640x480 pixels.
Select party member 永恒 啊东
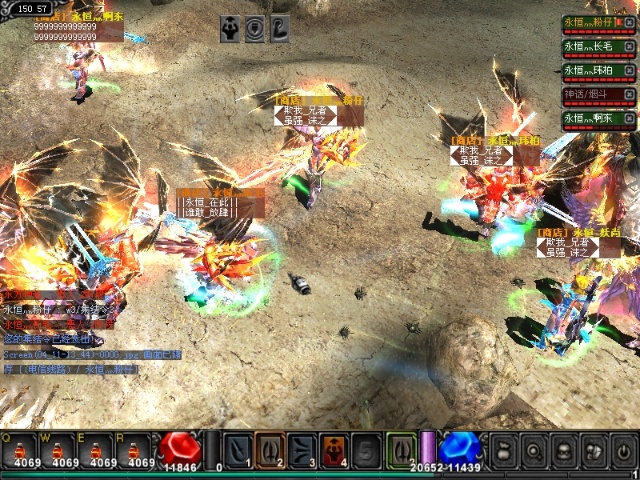pos(590,118)
